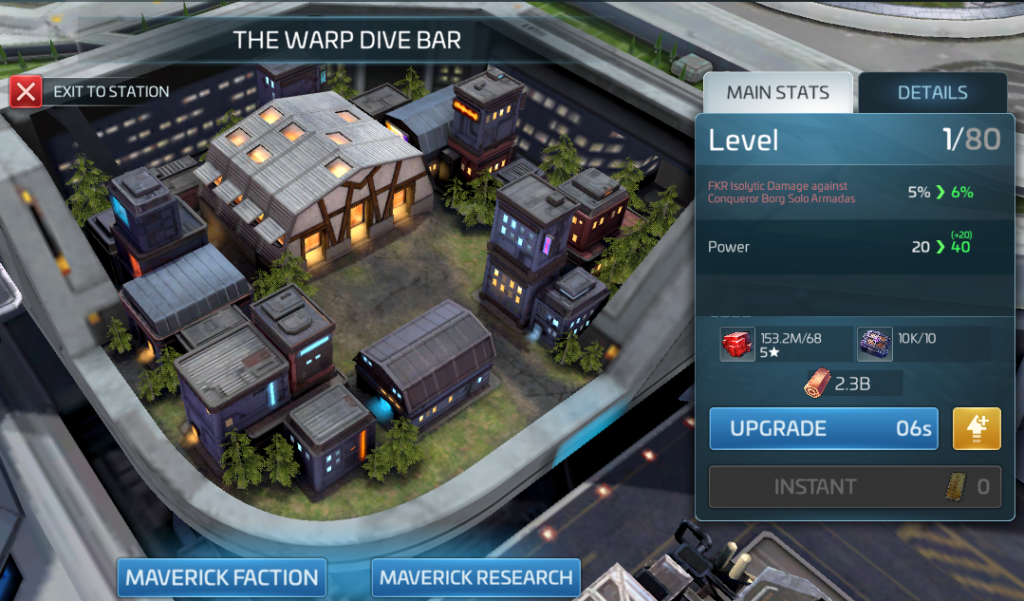Viewport: 1024px width, 601px height.
Task: Click the gold speed-up helper button
Action: coord(977,429)
